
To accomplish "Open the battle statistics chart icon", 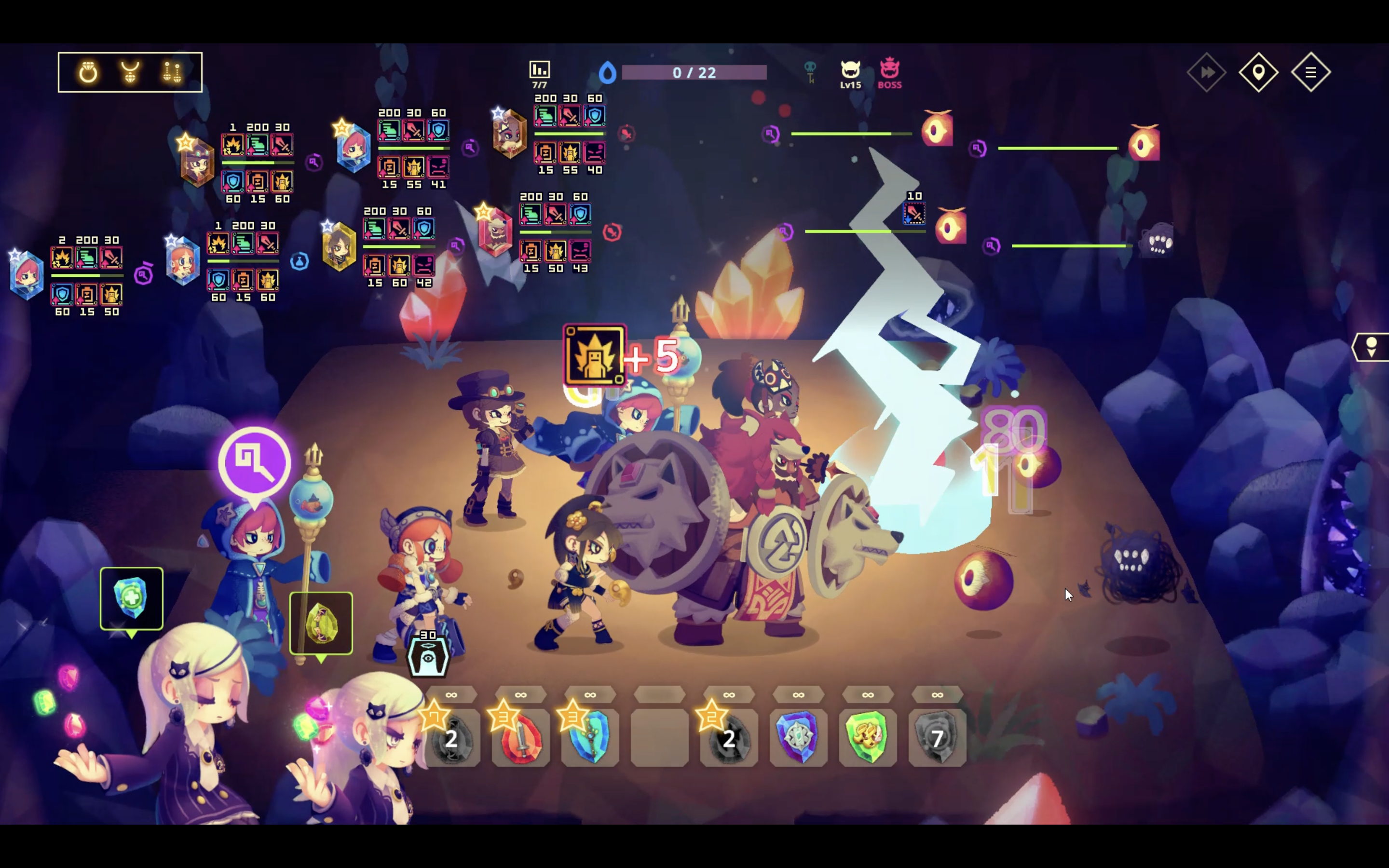I will coord(539,70).
